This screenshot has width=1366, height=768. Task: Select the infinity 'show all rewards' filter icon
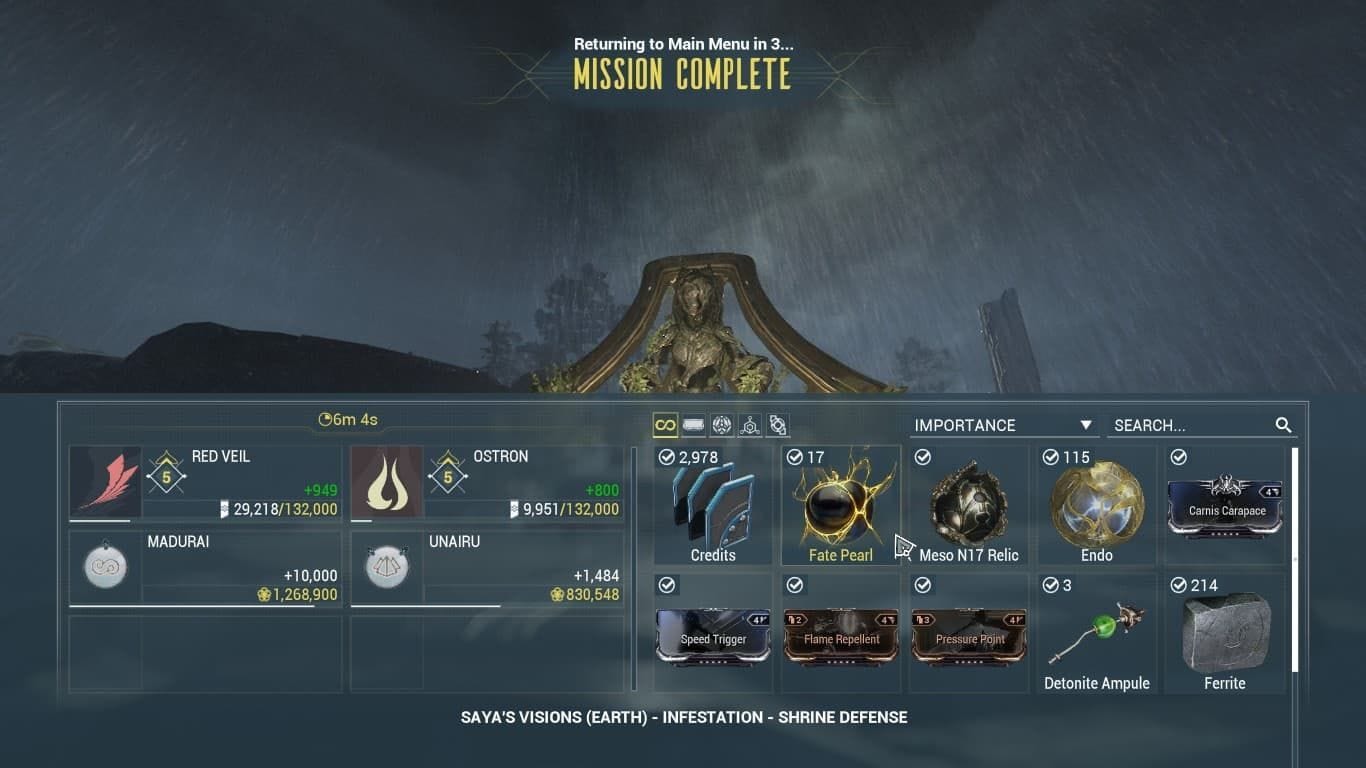664,425
